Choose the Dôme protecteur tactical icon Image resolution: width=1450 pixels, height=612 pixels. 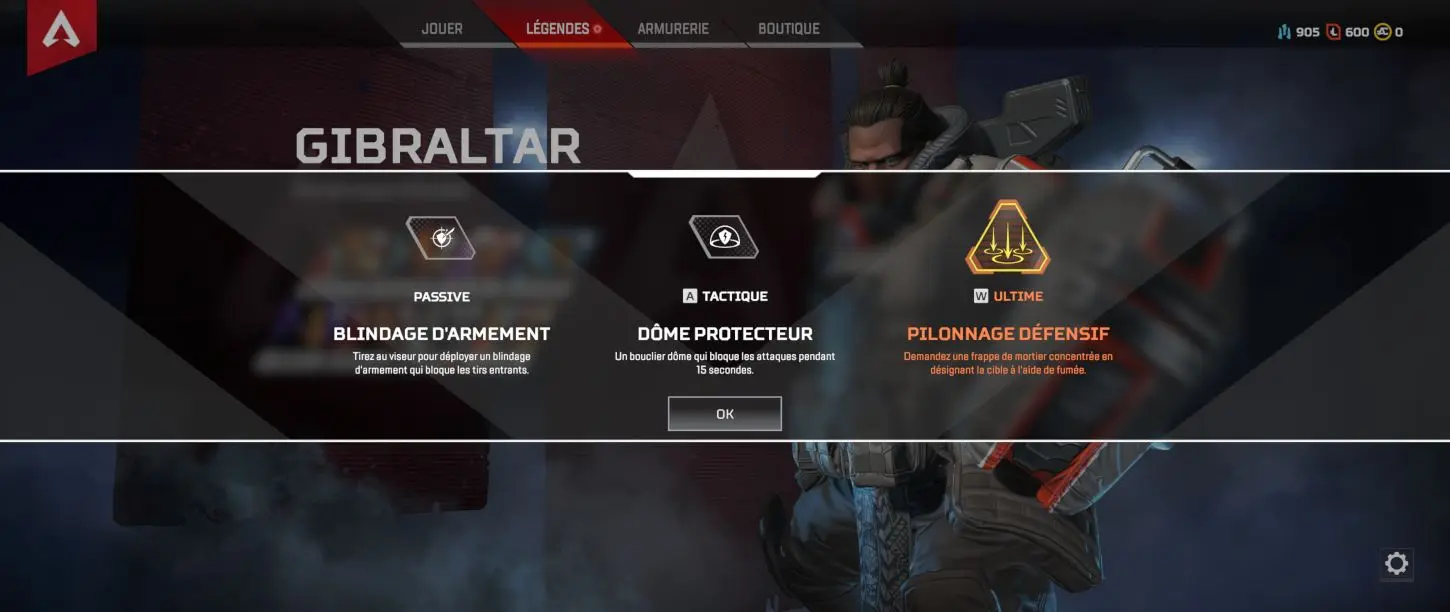point(724,238)
